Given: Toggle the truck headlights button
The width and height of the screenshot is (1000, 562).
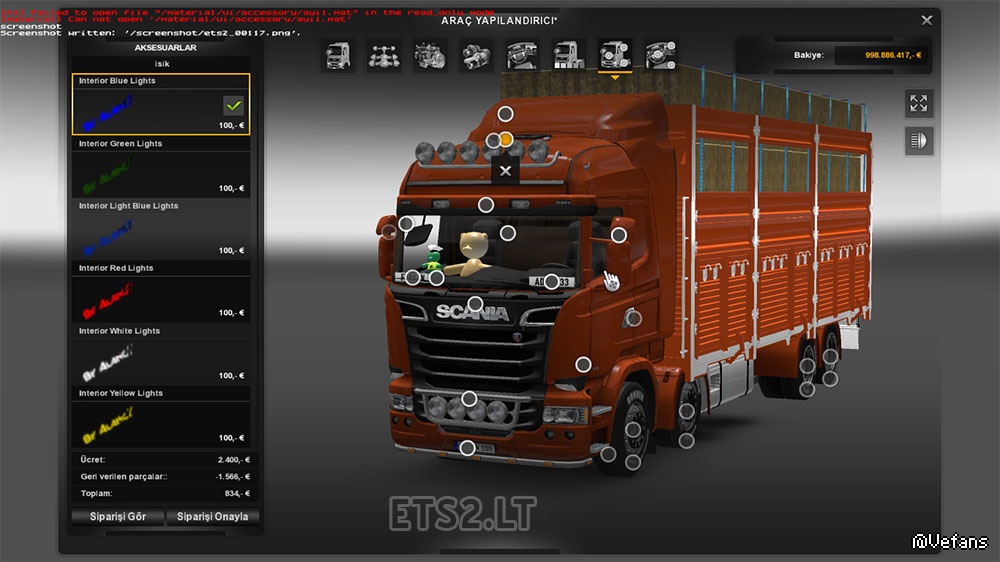Looking at the screenshot, I should (918, 141).
